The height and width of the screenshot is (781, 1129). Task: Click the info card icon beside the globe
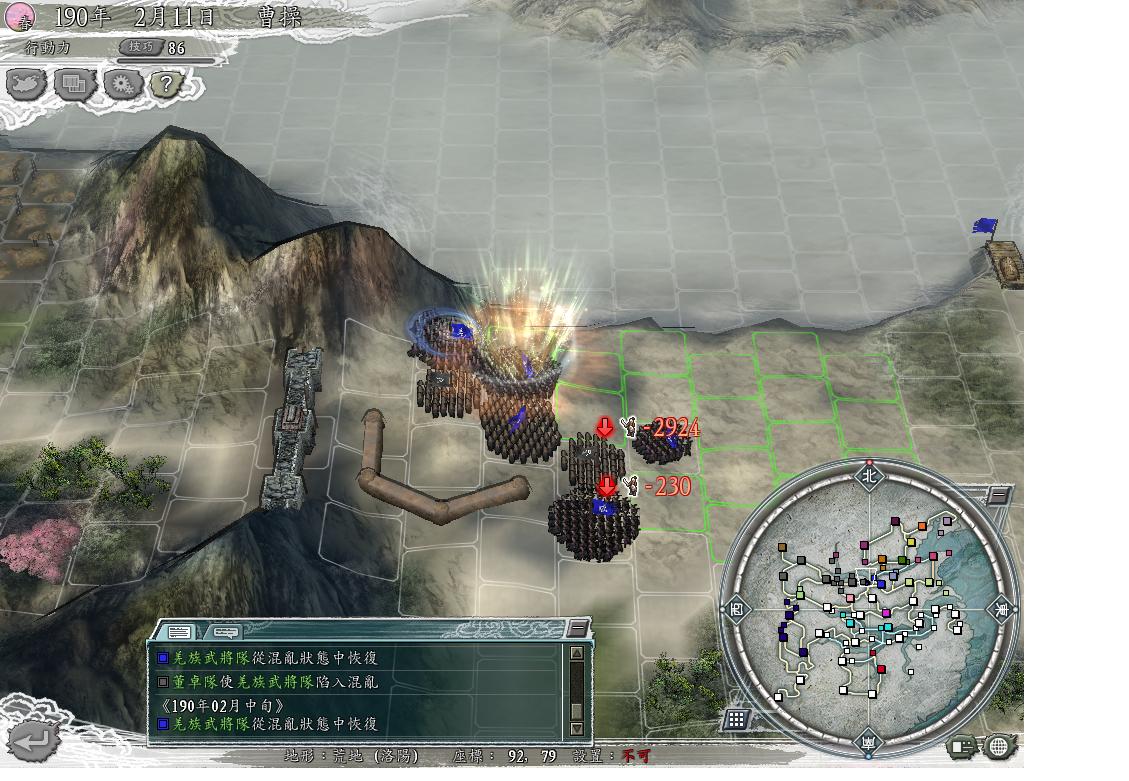(962, 746)
